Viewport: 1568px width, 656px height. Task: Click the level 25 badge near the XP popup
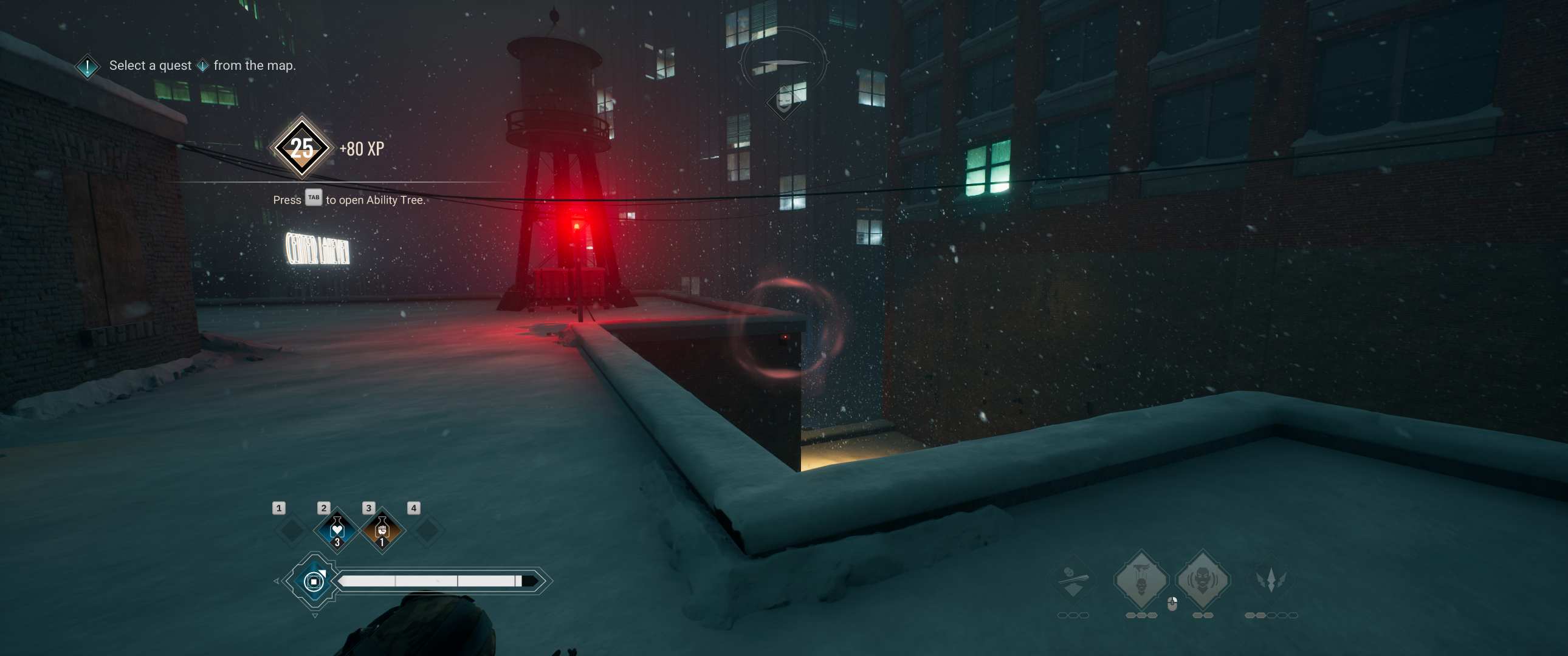point(301,148)
